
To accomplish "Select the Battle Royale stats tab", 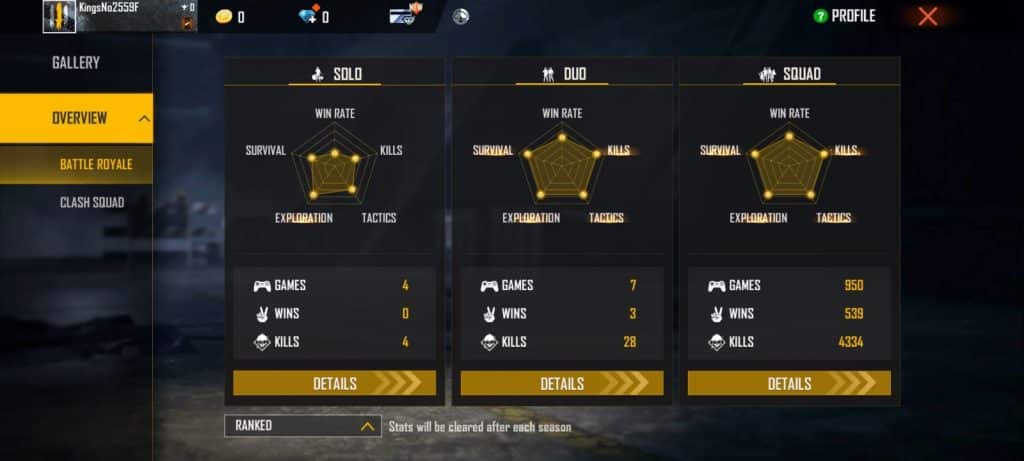I will (95, 165).
